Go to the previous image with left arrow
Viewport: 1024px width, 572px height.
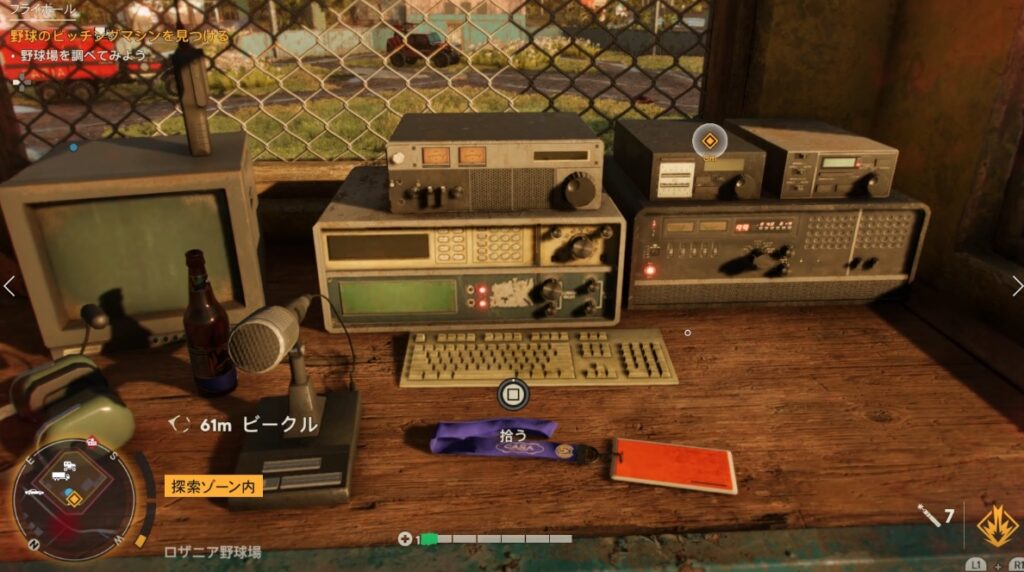(9, 287)
